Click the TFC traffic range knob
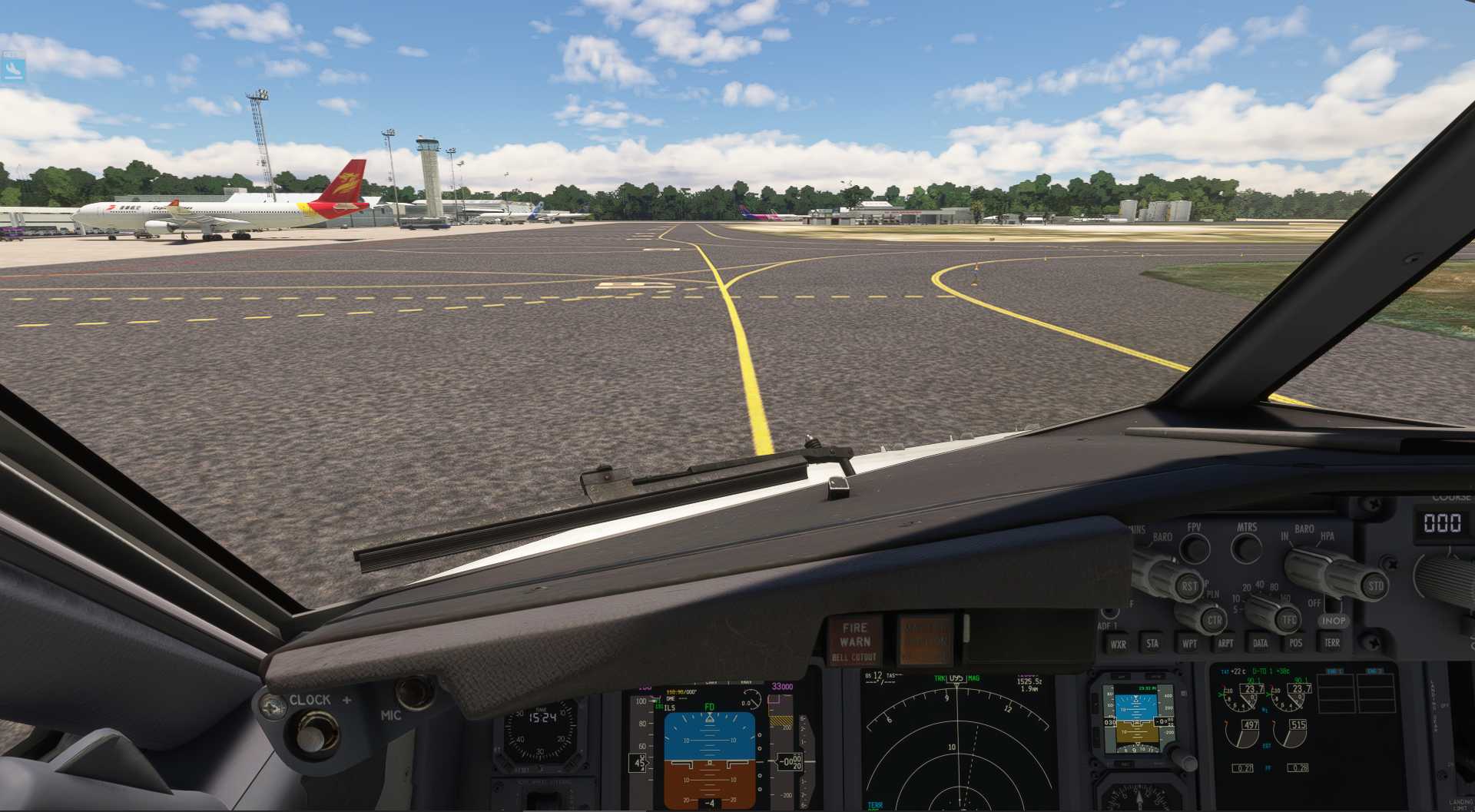The width and height of the screenshot is (1475, 812). tap(1288, 619)
